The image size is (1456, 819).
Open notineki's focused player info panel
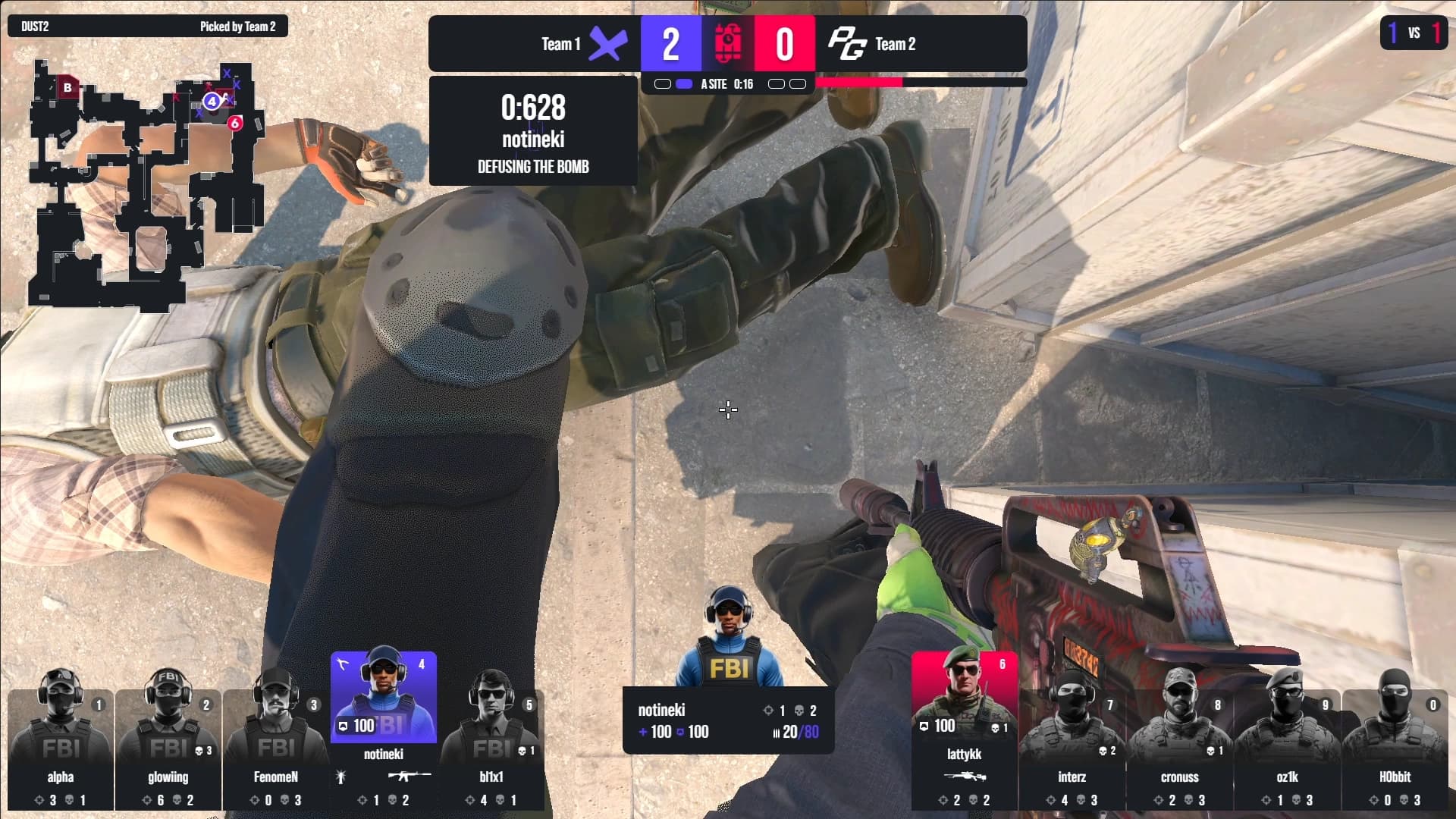point(728,720)
